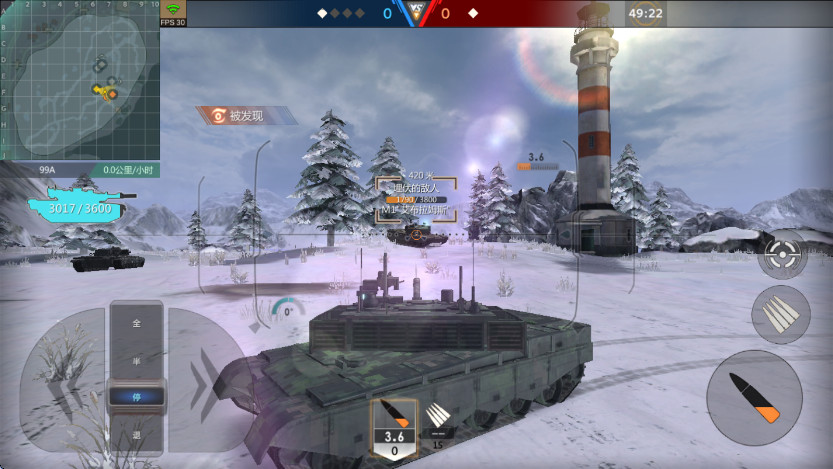The height and width of the screenshot is (469, 833).
Task: Select the 停 stop gear
Action: (136, 395)
